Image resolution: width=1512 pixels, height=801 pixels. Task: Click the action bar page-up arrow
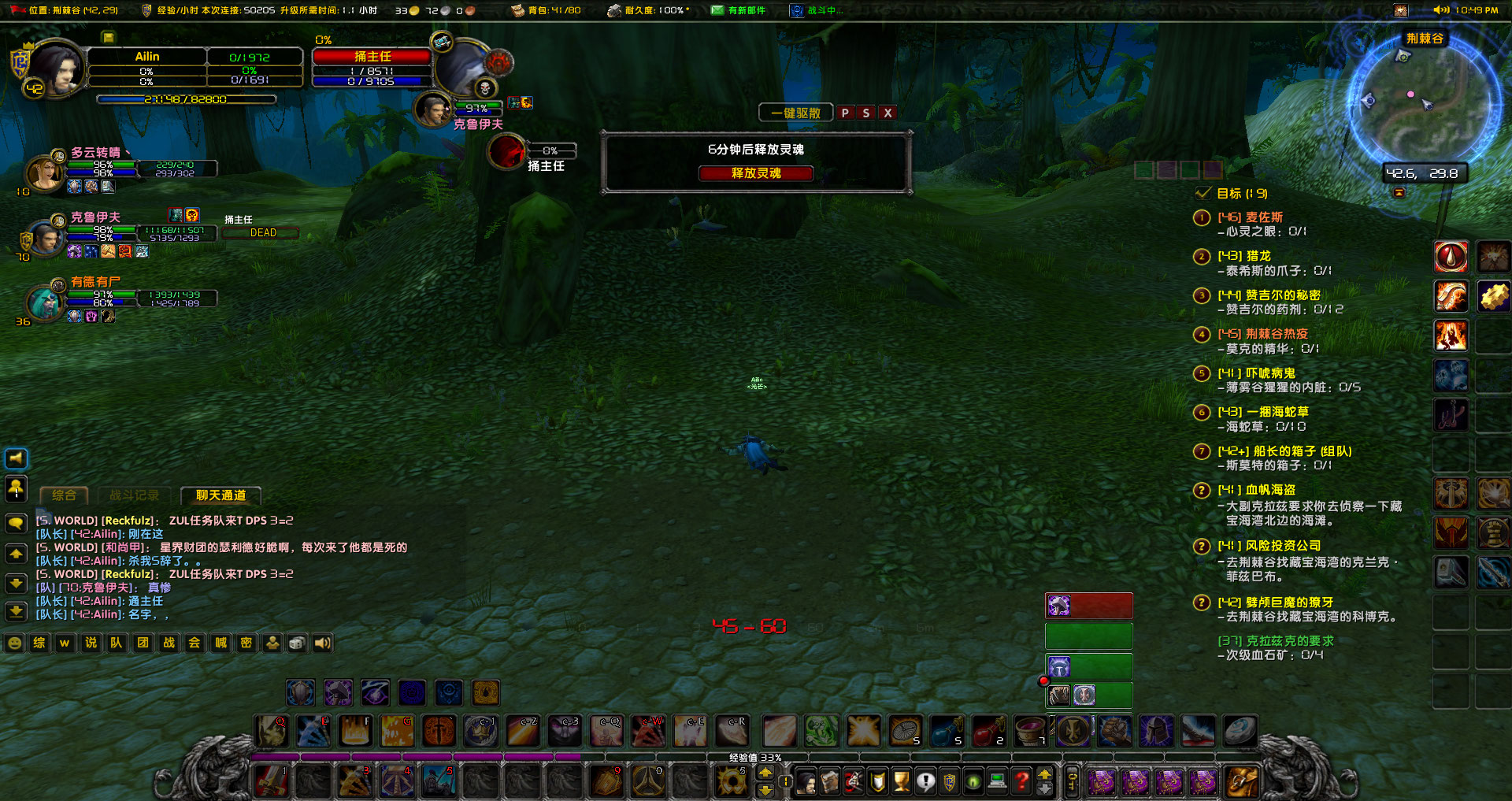pos(765,773)
